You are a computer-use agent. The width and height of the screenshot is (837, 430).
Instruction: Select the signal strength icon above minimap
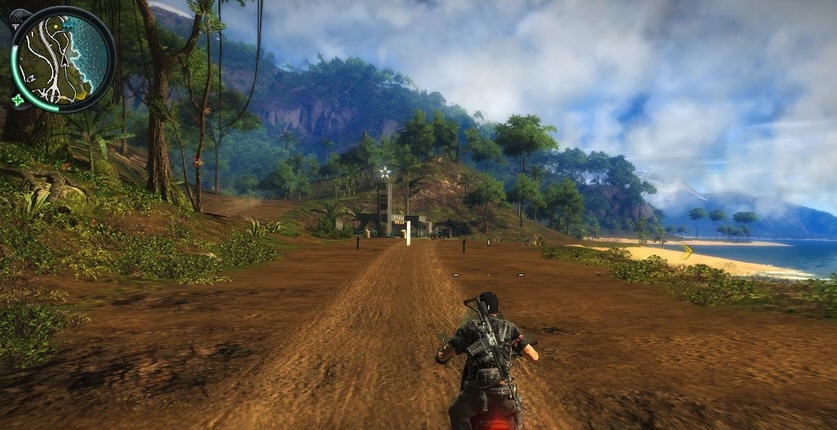pyautogui.click(x=19, y=17)
